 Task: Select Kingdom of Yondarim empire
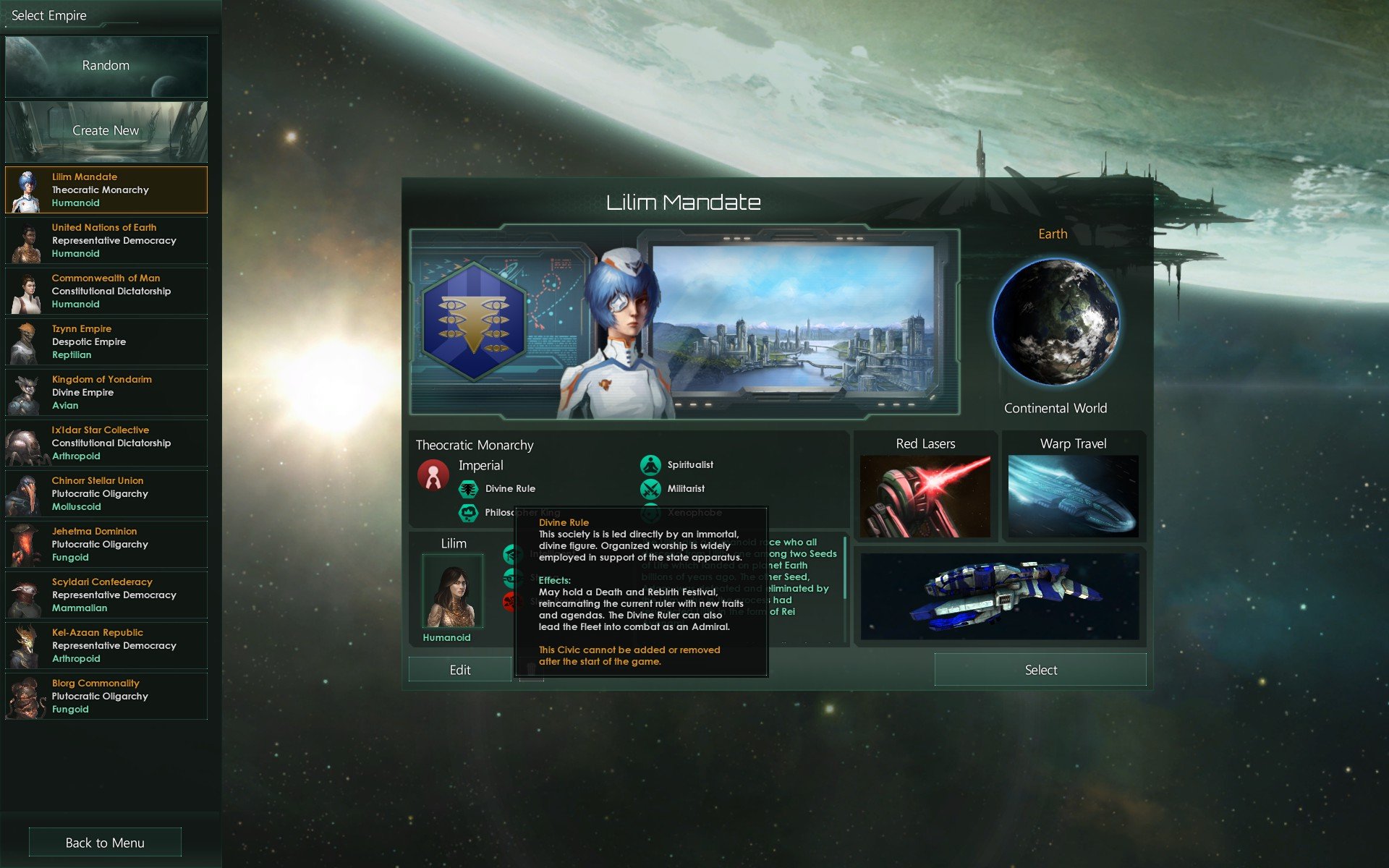(106, 393)
